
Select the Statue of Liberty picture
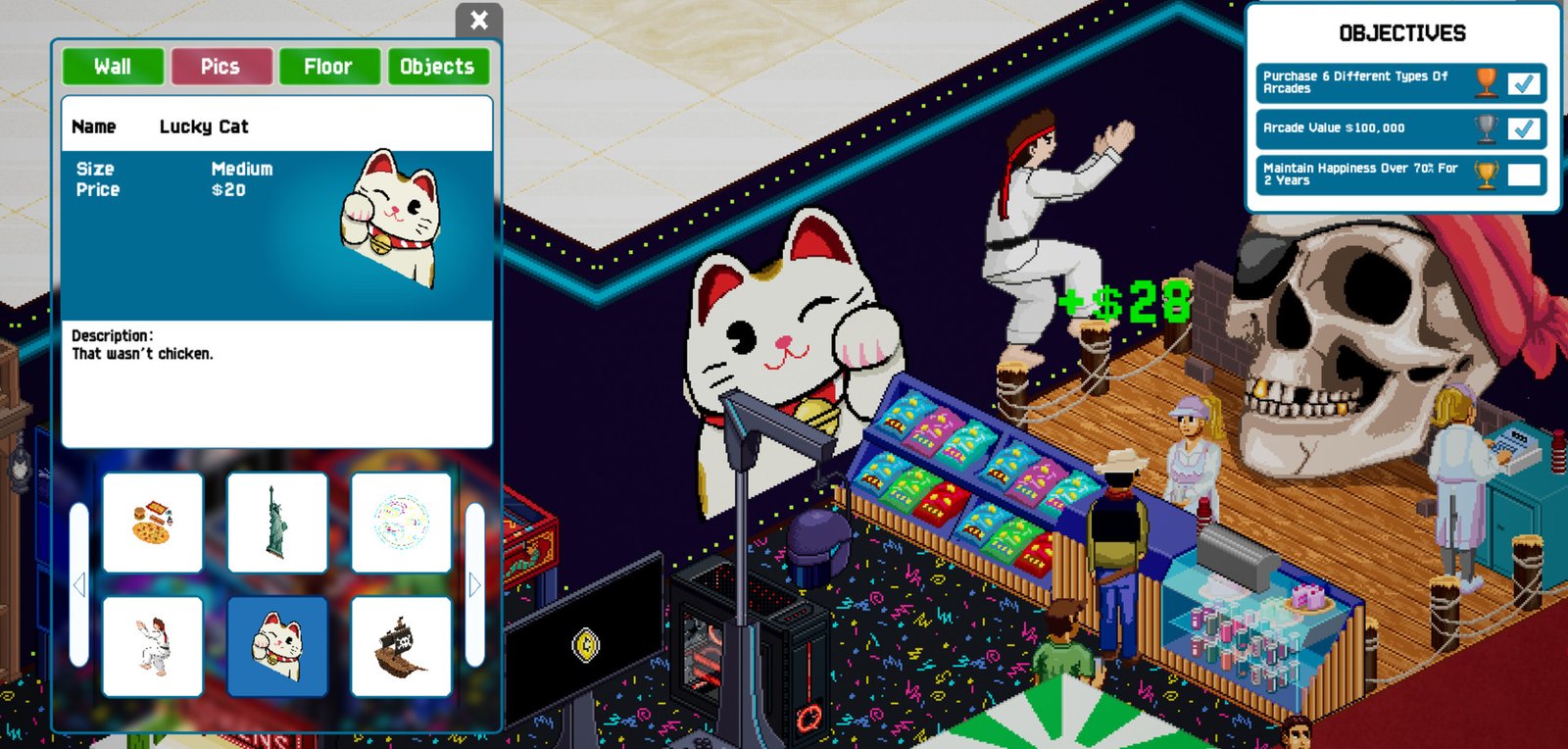pyautogui.click(x=277, y=523)
